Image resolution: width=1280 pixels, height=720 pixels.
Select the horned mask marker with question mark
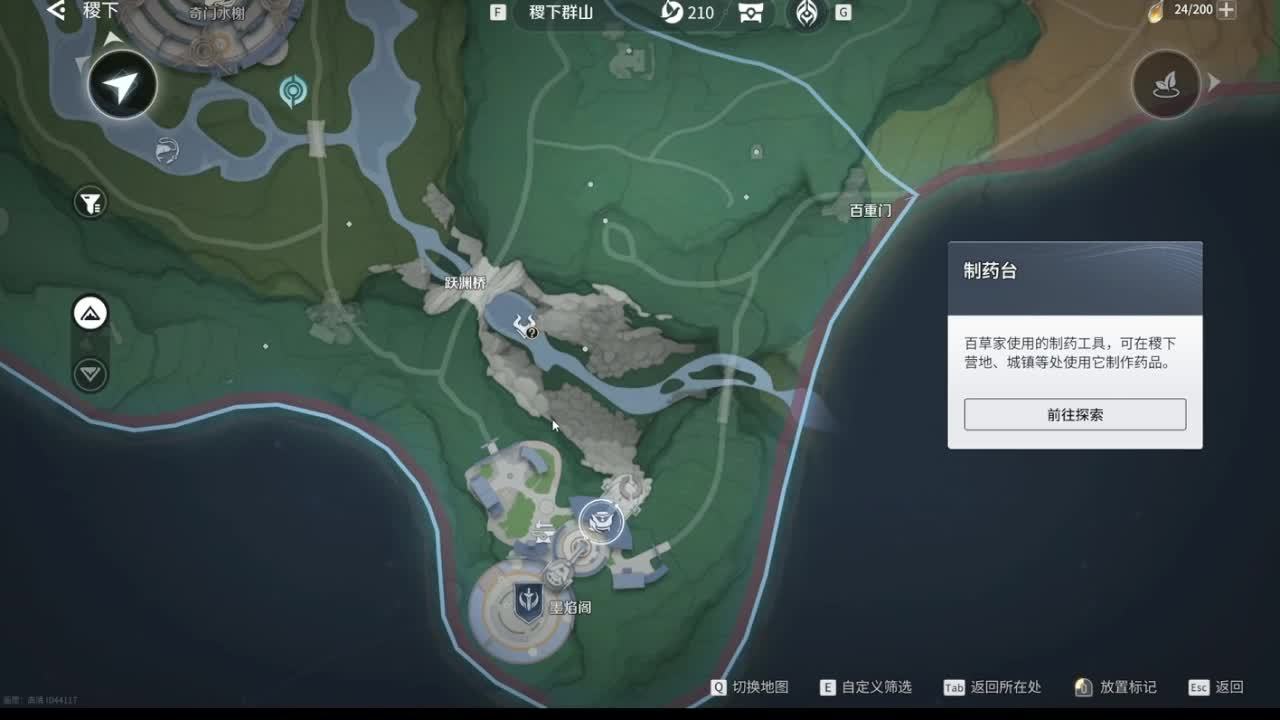click(x=524, y=324)
